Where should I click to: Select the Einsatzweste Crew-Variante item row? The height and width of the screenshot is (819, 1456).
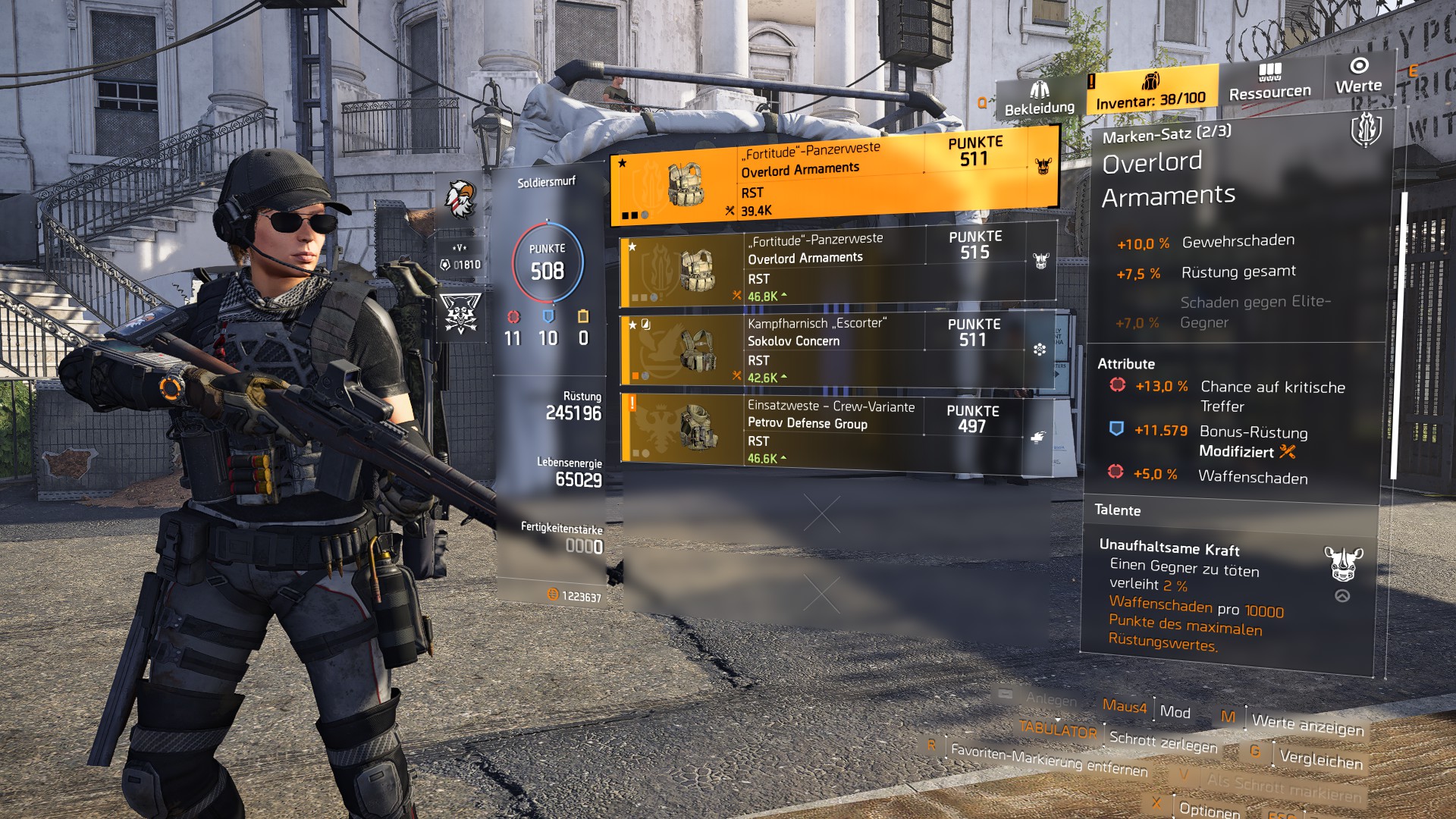[x=834, y=425]
